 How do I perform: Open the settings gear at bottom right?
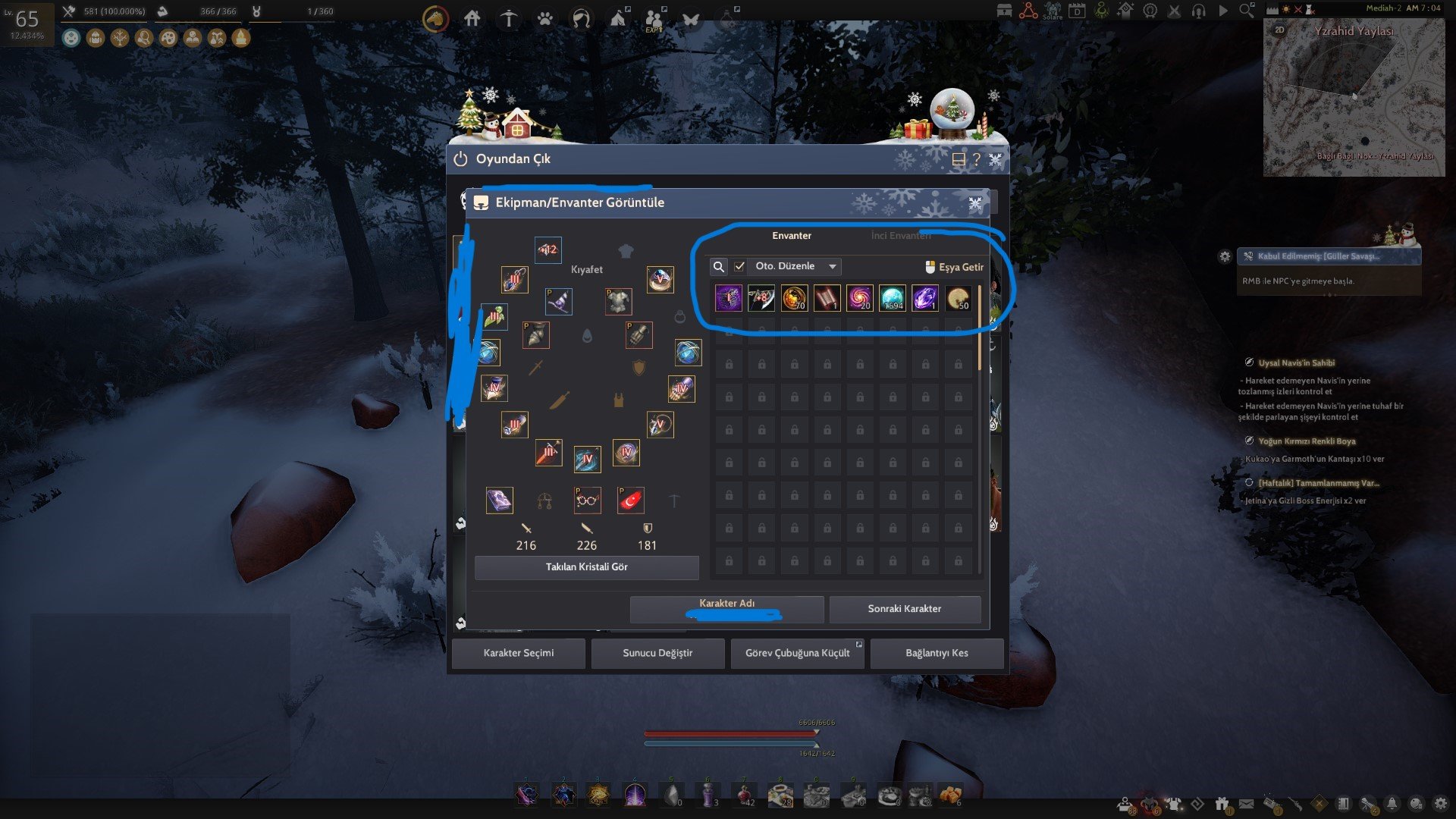[x=1439, y=805]
